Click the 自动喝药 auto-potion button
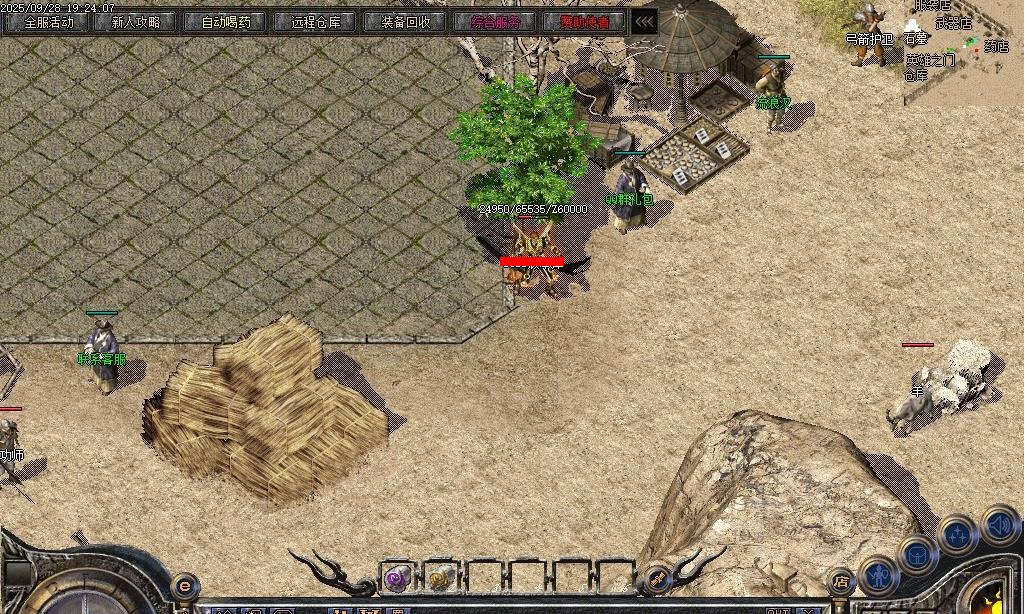This screenshot has width=1027, height=614. [x=226, y=22]
